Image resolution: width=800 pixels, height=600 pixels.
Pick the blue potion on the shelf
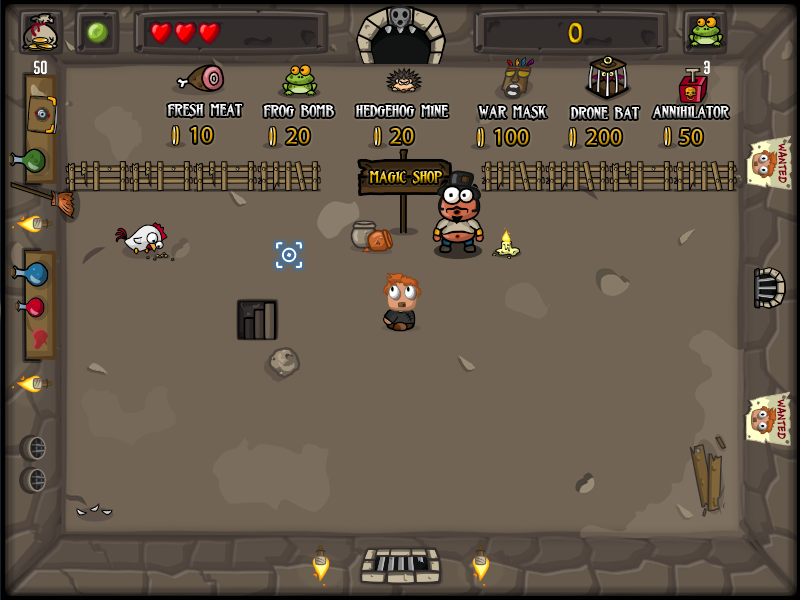(32, 272)
